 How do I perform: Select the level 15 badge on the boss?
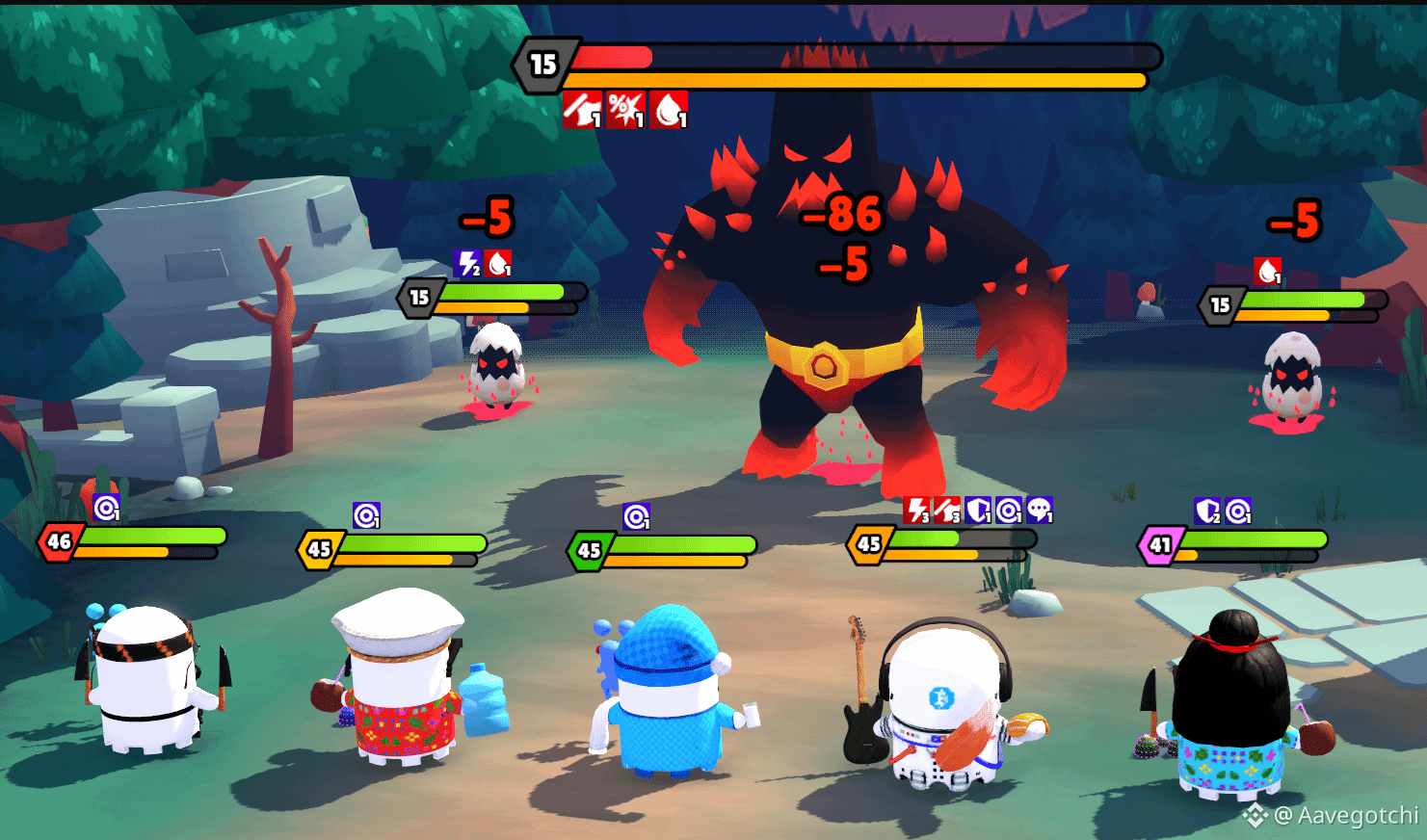coord(542,64)
